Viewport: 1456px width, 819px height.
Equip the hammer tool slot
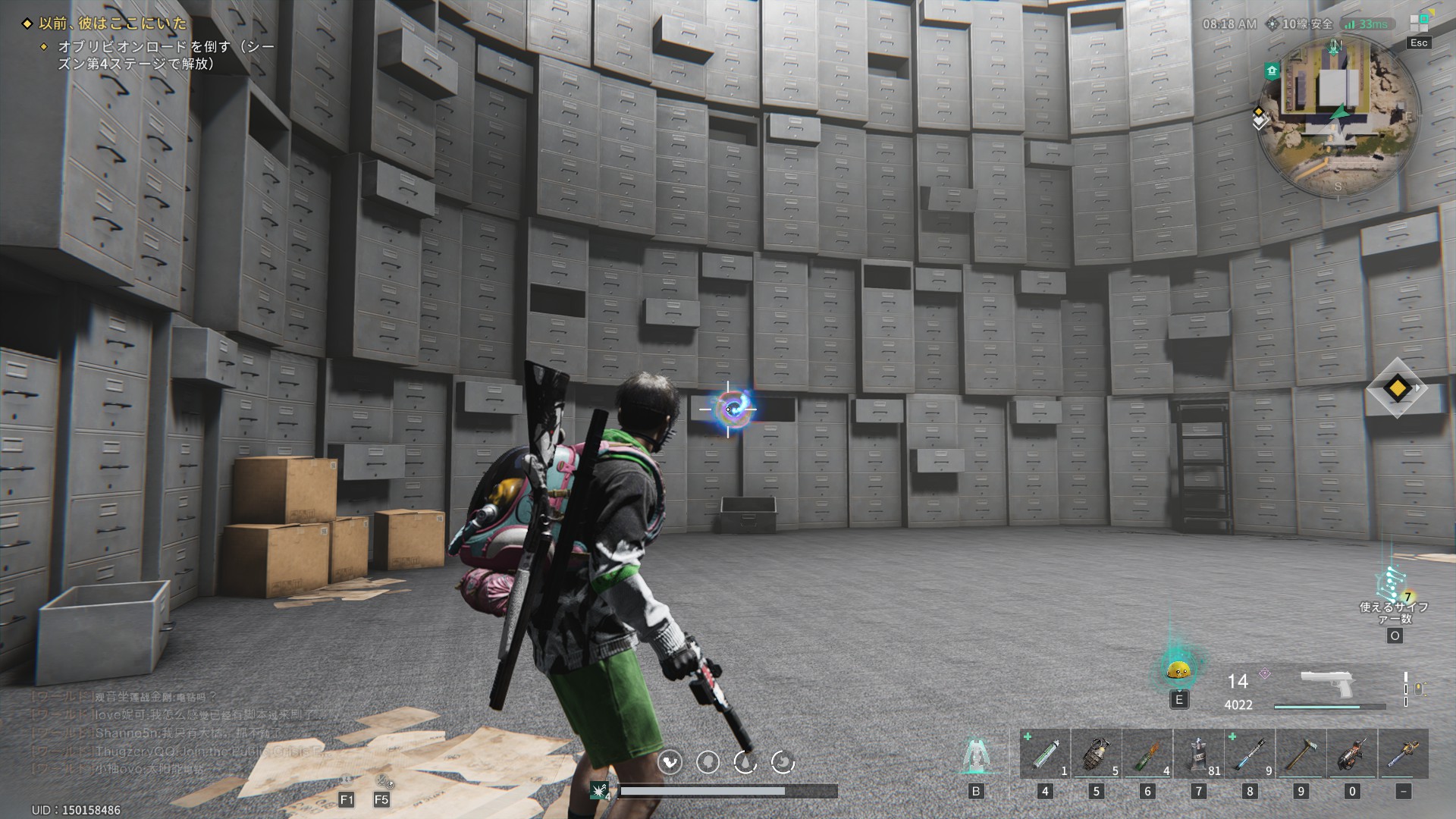1301,754
